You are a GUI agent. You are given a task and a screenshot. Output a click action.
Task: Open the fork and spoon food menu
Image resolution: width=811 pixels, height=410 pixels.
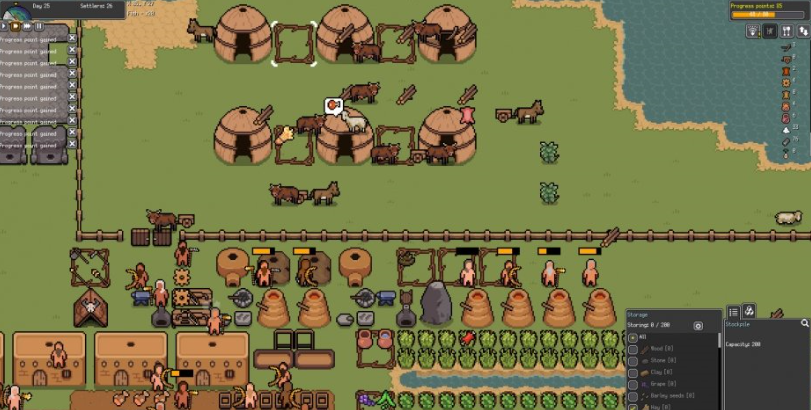(786, 31)
